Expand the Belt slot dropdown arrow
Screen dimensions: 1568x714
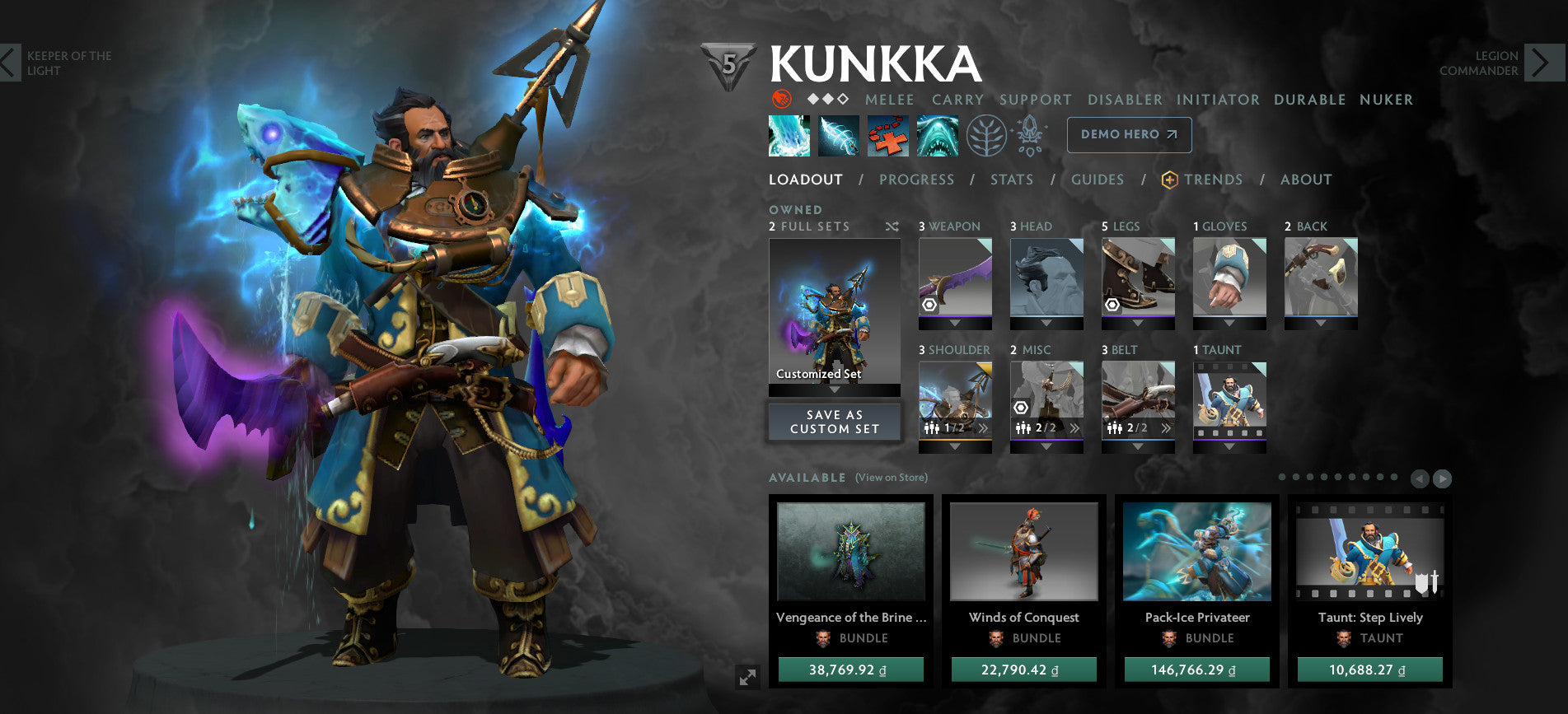pyautogui.click(x=1136, y=446)
